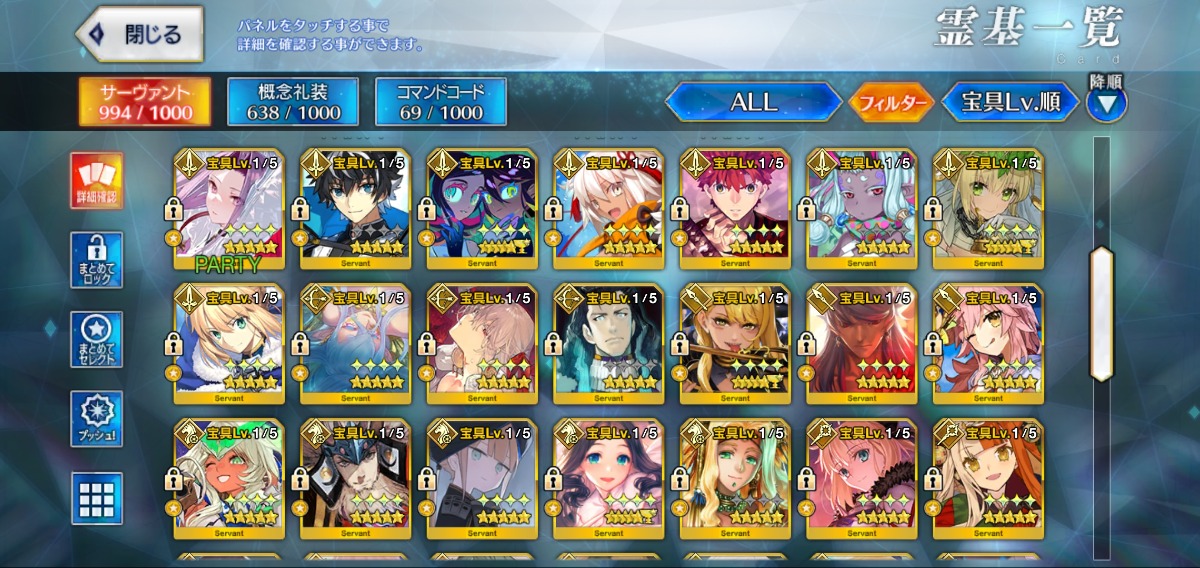Viewport: 1200px width, 568px height.
Task: Close the card list with 閉じる
Action: coord(140,35)
